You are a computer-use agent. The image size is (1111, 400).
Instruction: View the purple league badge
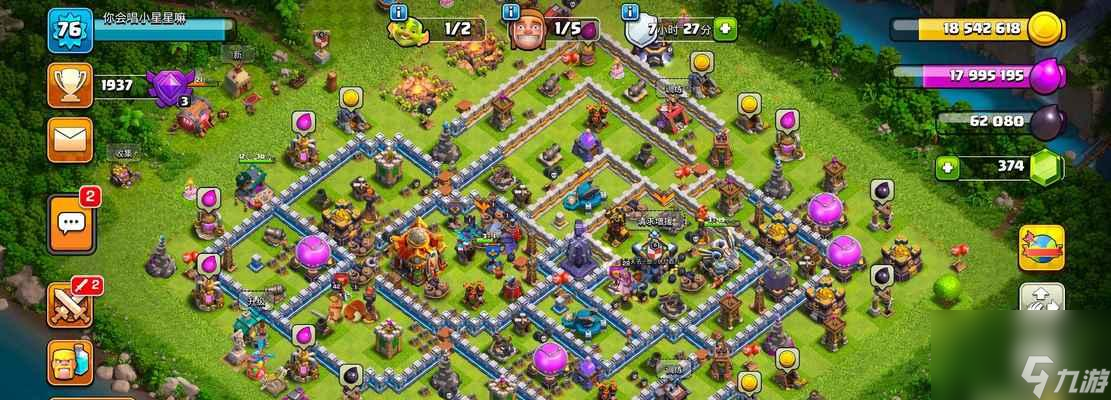(x=167, y=87)
